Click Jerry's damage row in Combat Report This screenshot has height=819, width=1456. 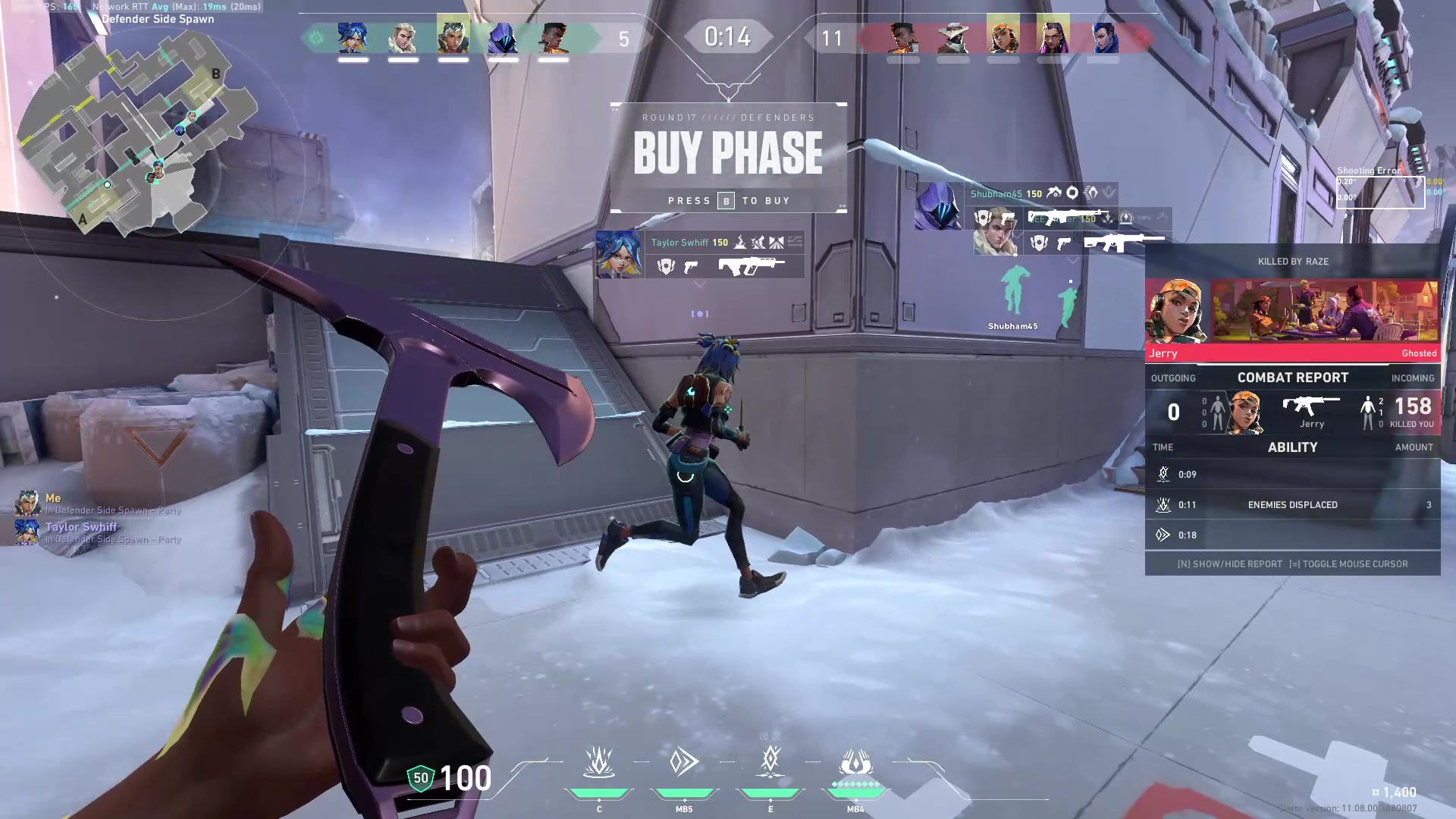point(1292,413)
